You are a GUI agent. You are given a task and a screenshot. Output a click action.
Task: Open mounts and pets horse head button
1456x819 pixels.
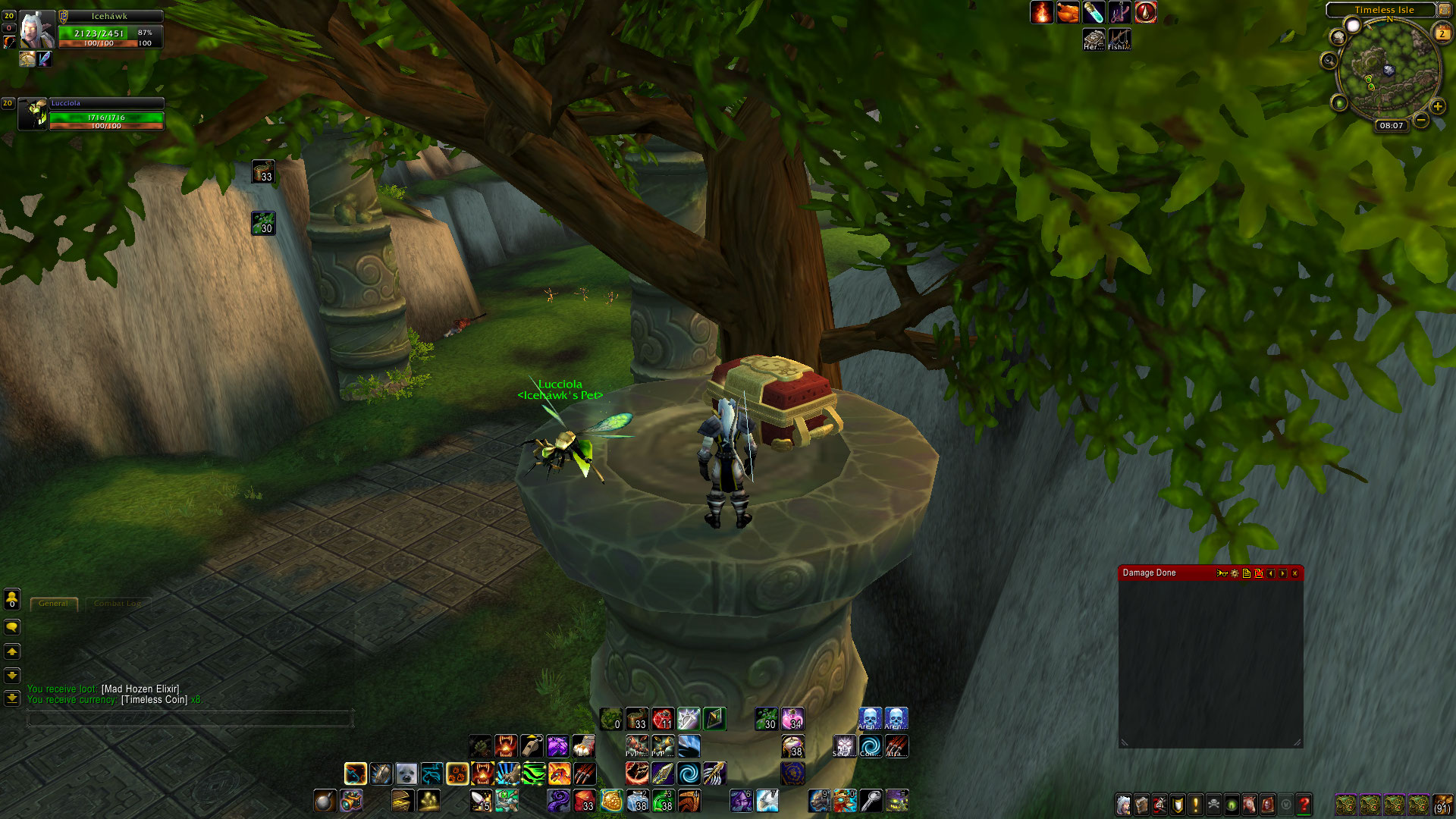tap(1250, 804)
